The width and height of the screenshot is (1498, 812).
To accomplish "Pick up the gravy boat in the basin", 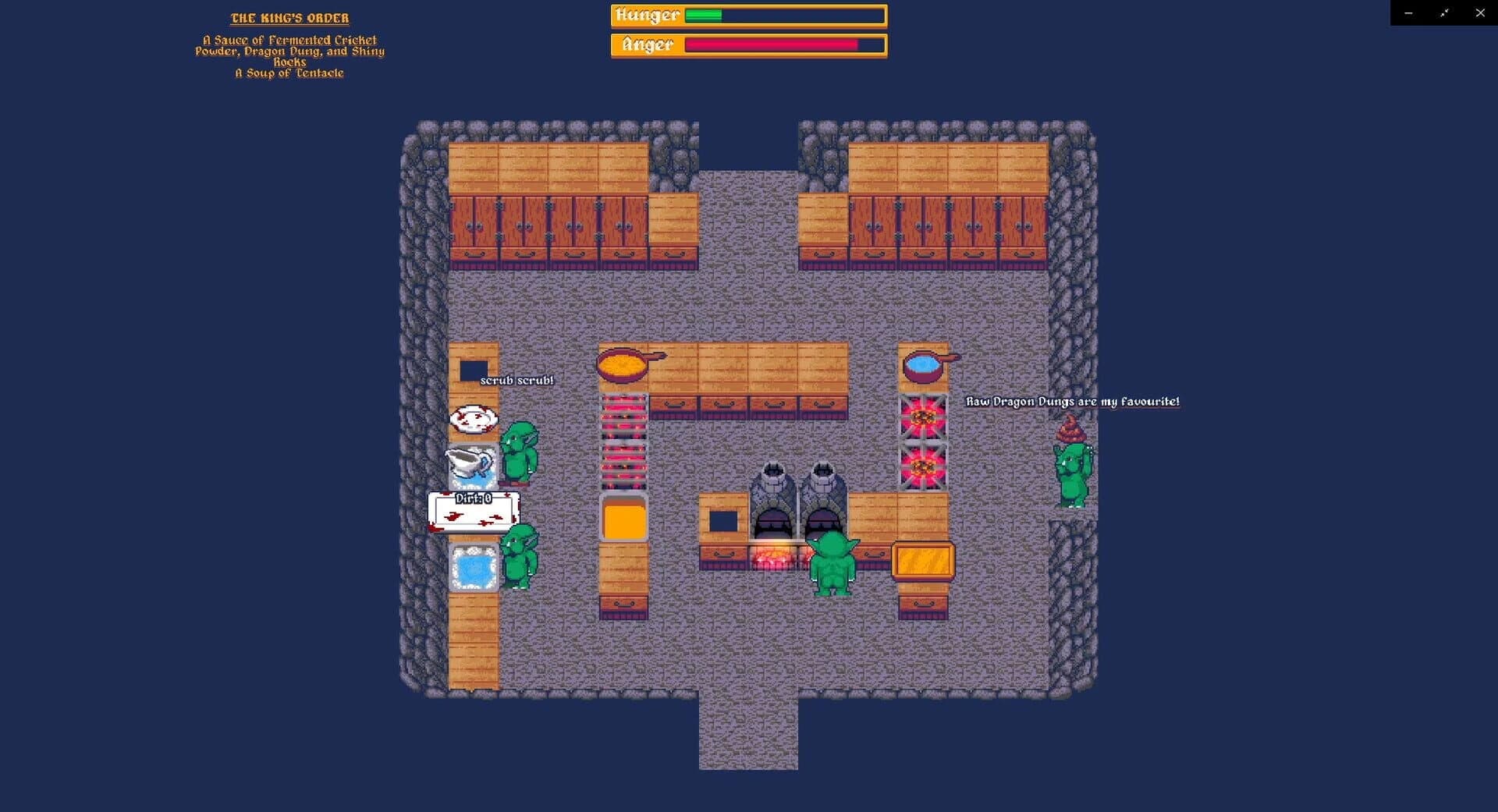I will click(x=468, y=463).
